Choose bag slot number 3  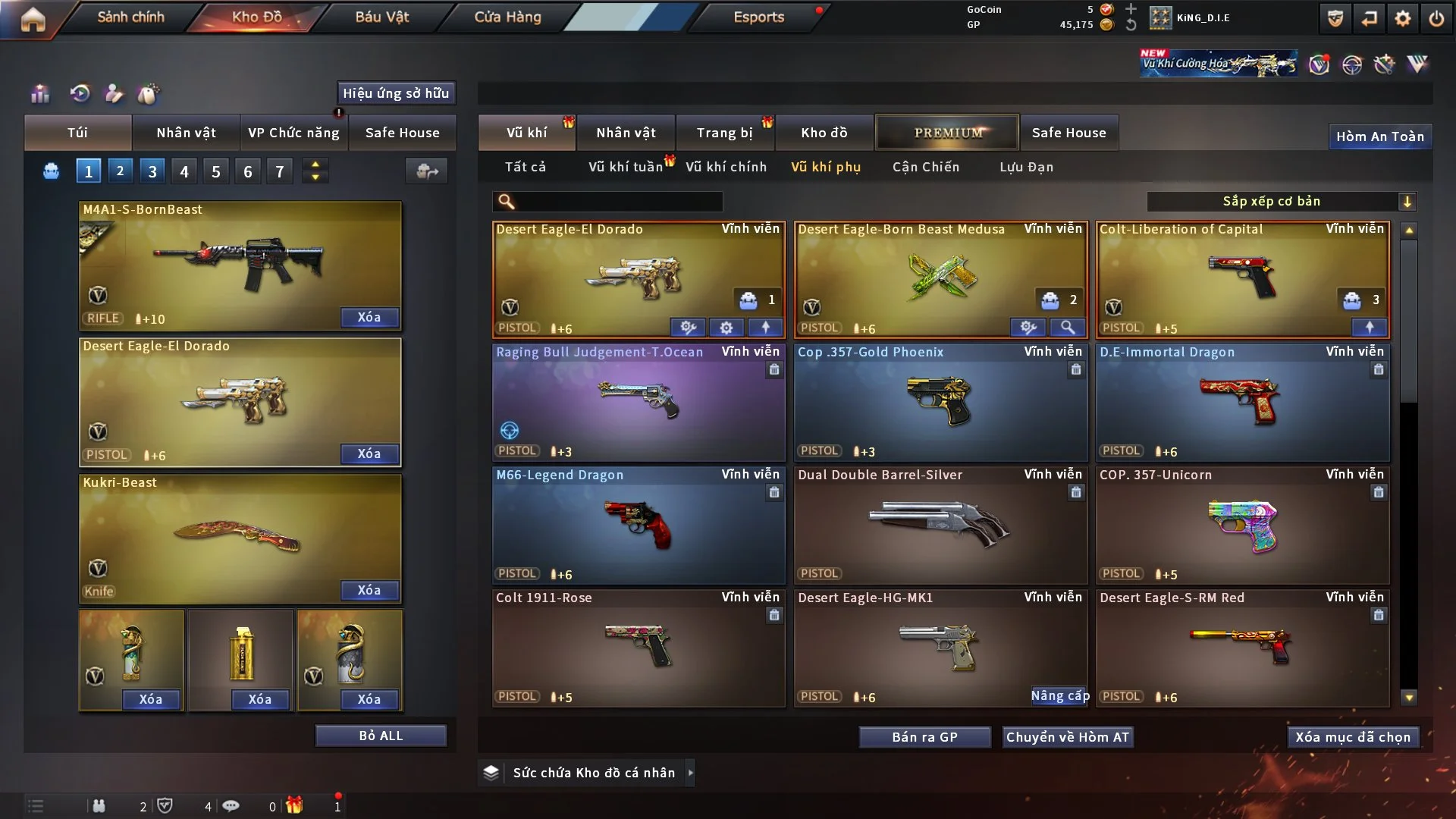coord(152,171)
